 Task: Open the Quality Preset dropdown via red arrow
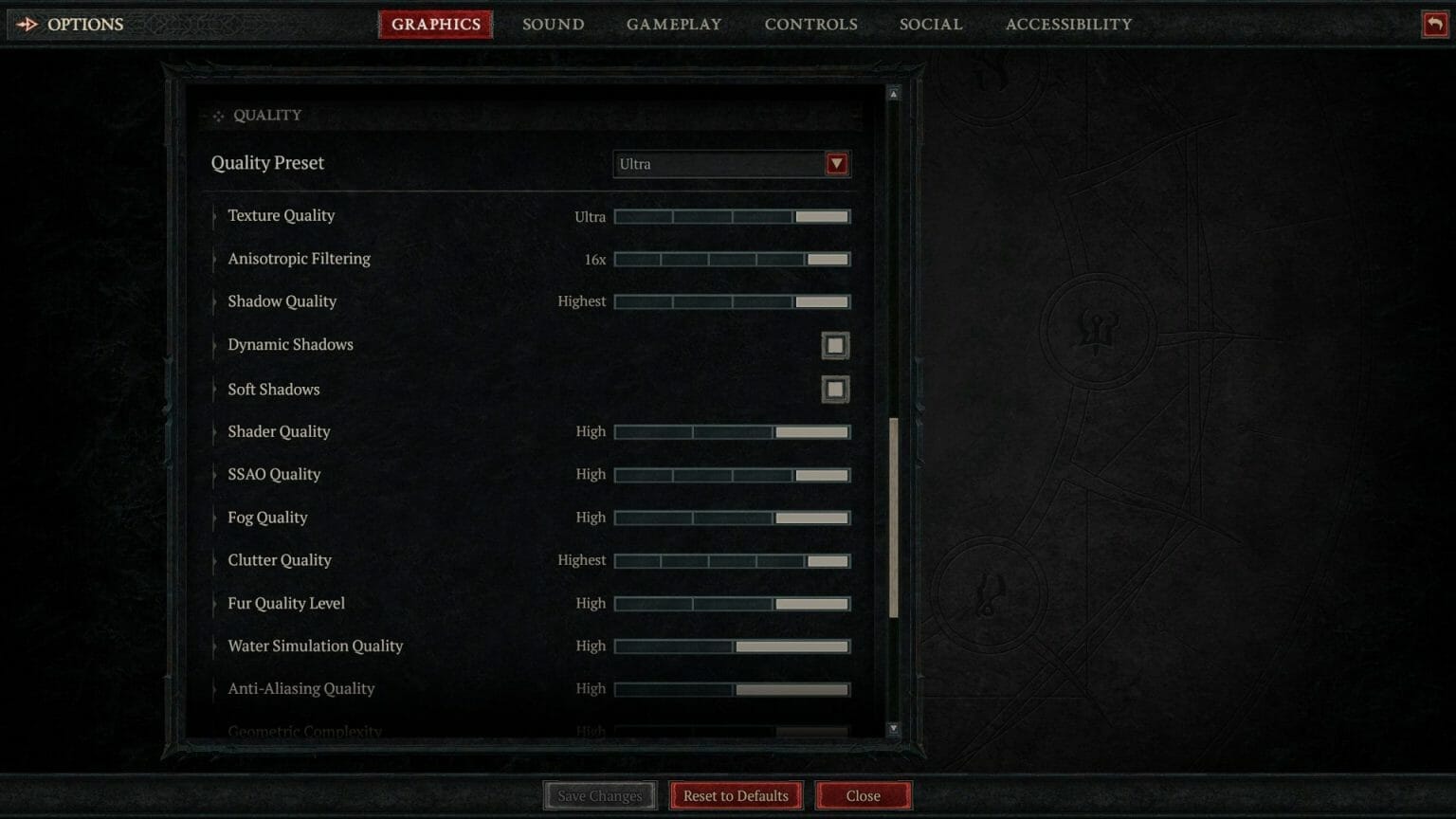(836, 163)
